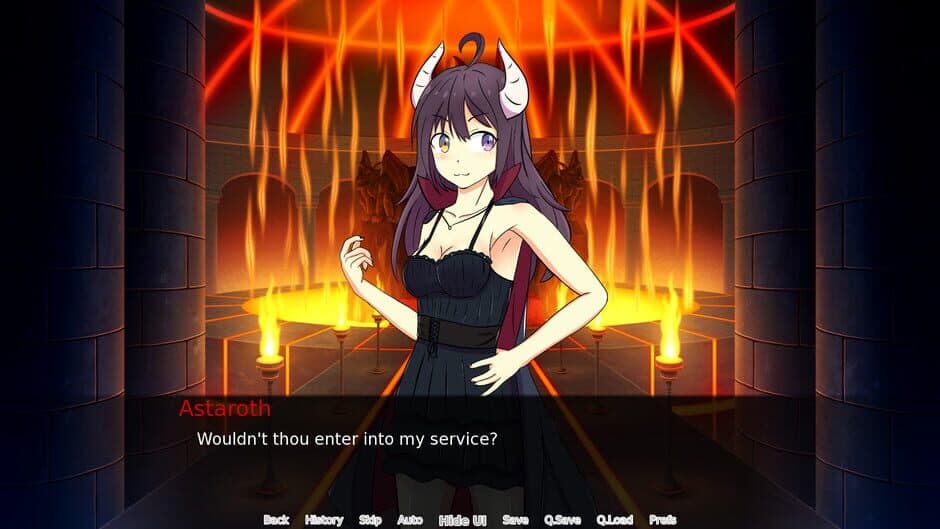The width and height of the screenshot is (940, 529).
Task: Go back to the previous line
Action: coord(276,520)
